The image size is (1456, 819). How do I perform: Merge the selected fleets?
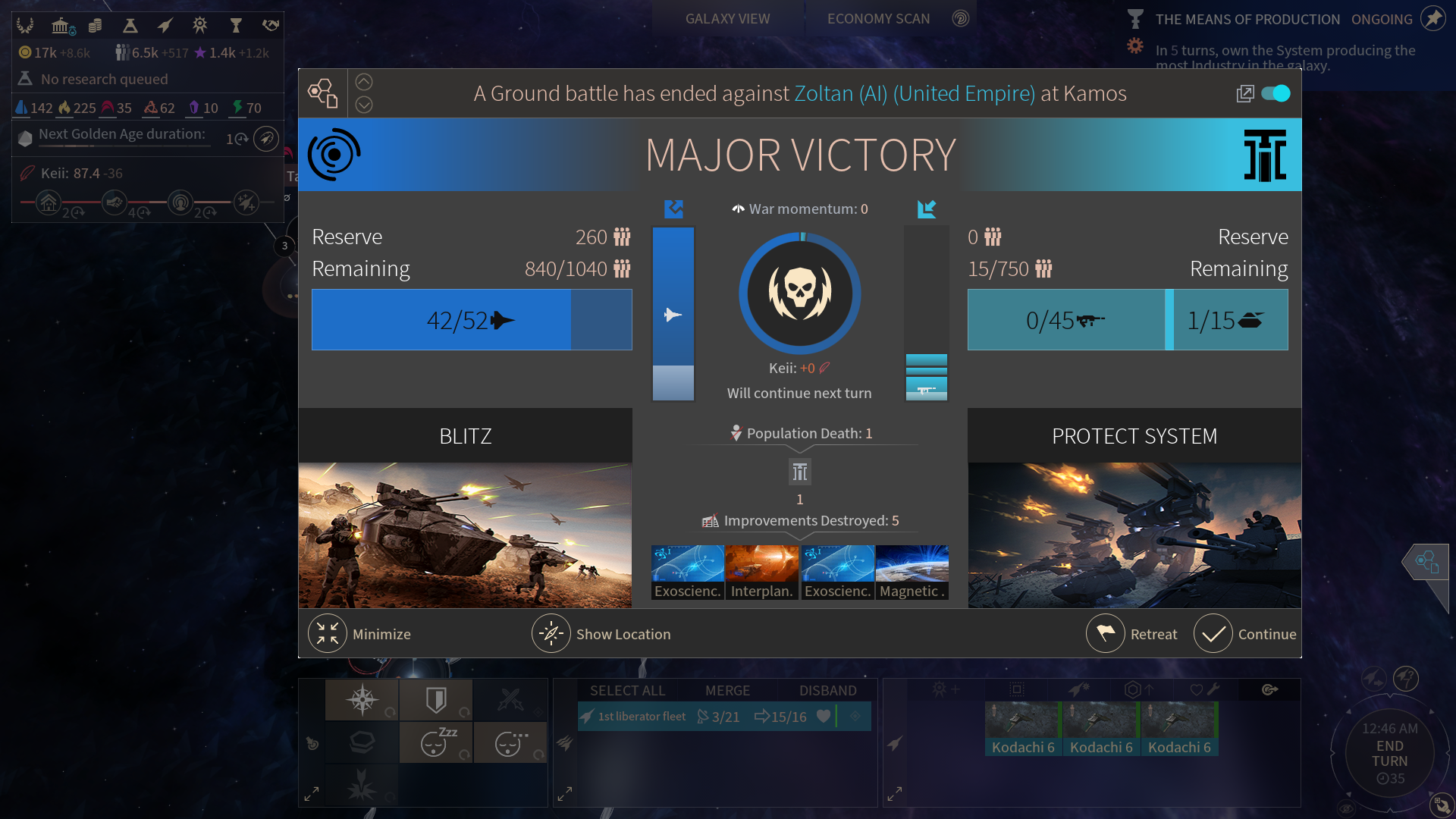click(x=727, y=691)
